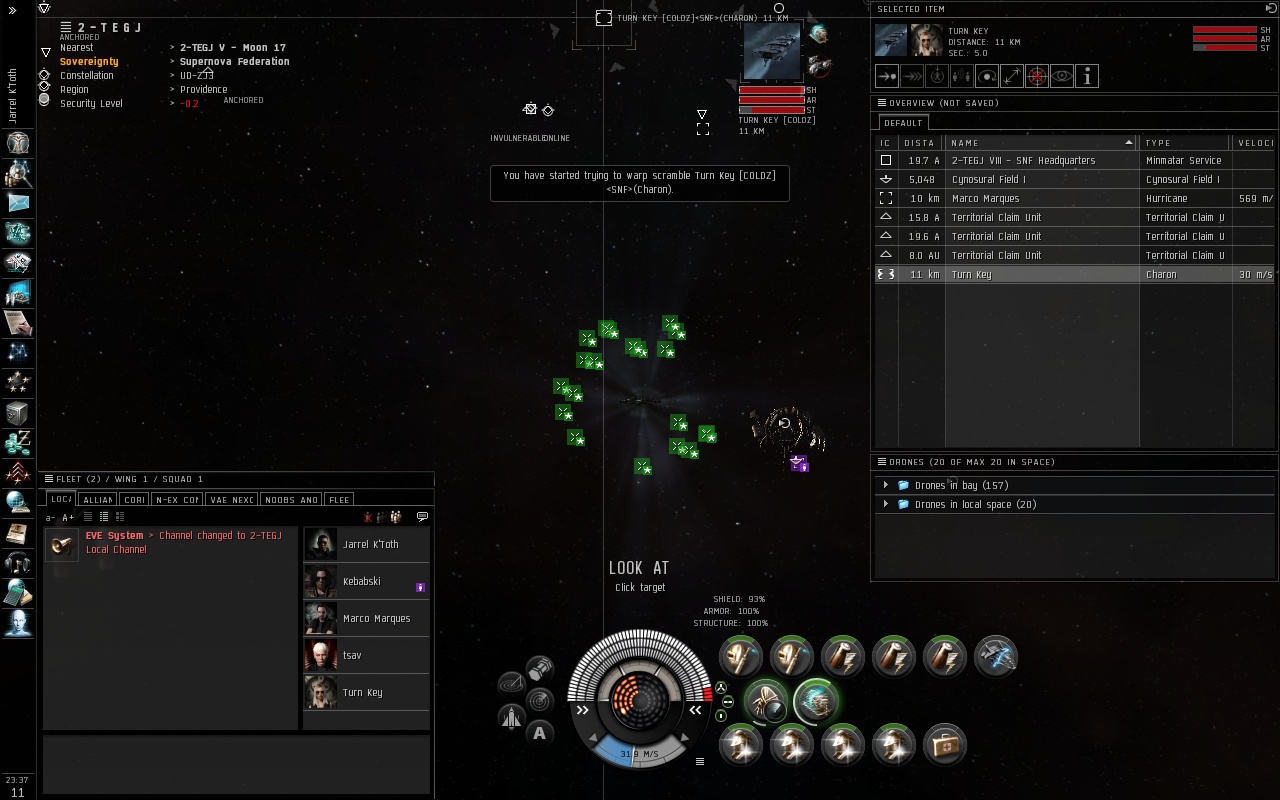Expand Drones in local space group

point(886,504)
